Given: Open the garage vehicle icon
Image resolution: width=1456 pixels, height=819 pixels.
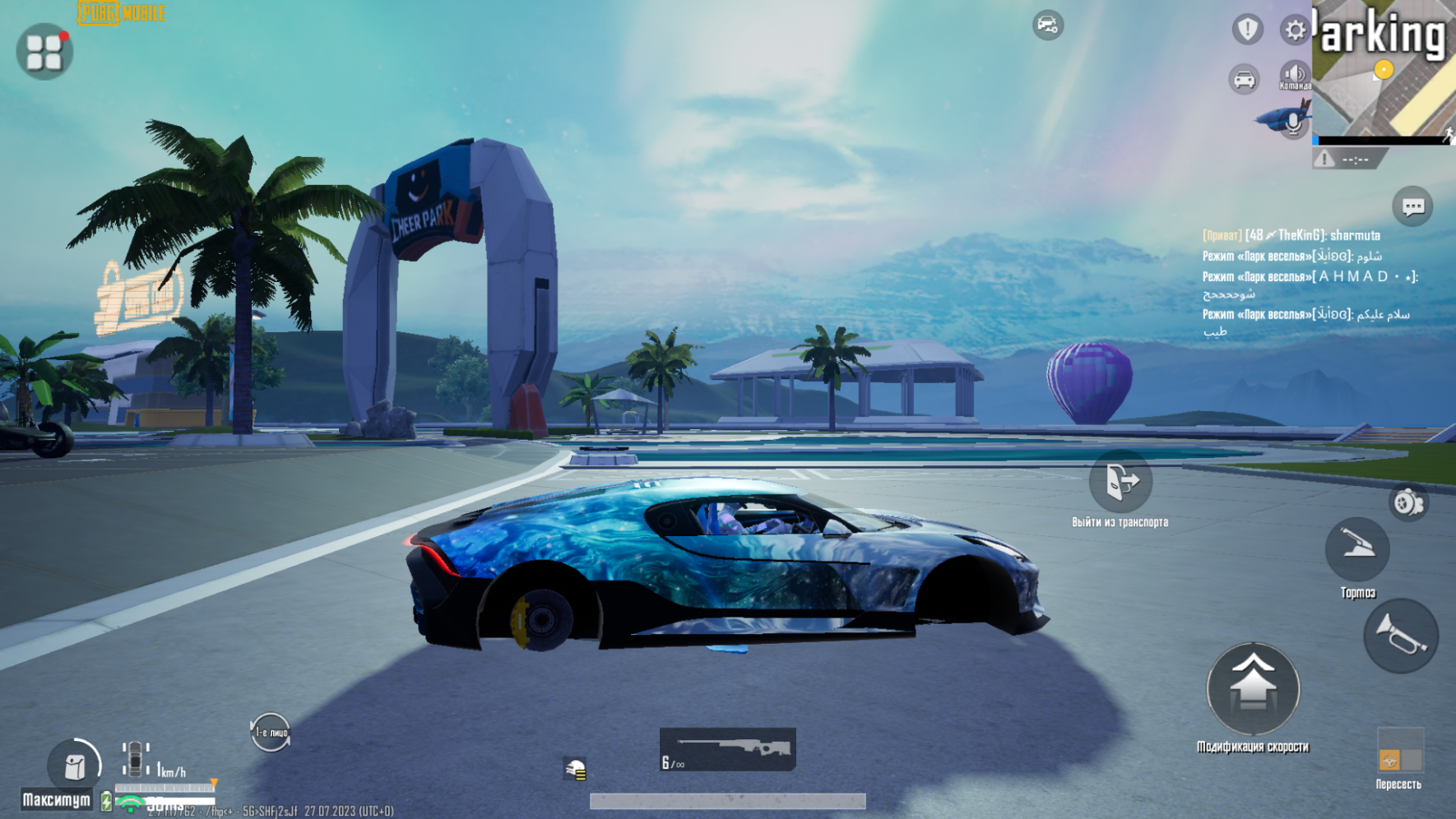Looking at the screenshot, I should point(1242,79).
